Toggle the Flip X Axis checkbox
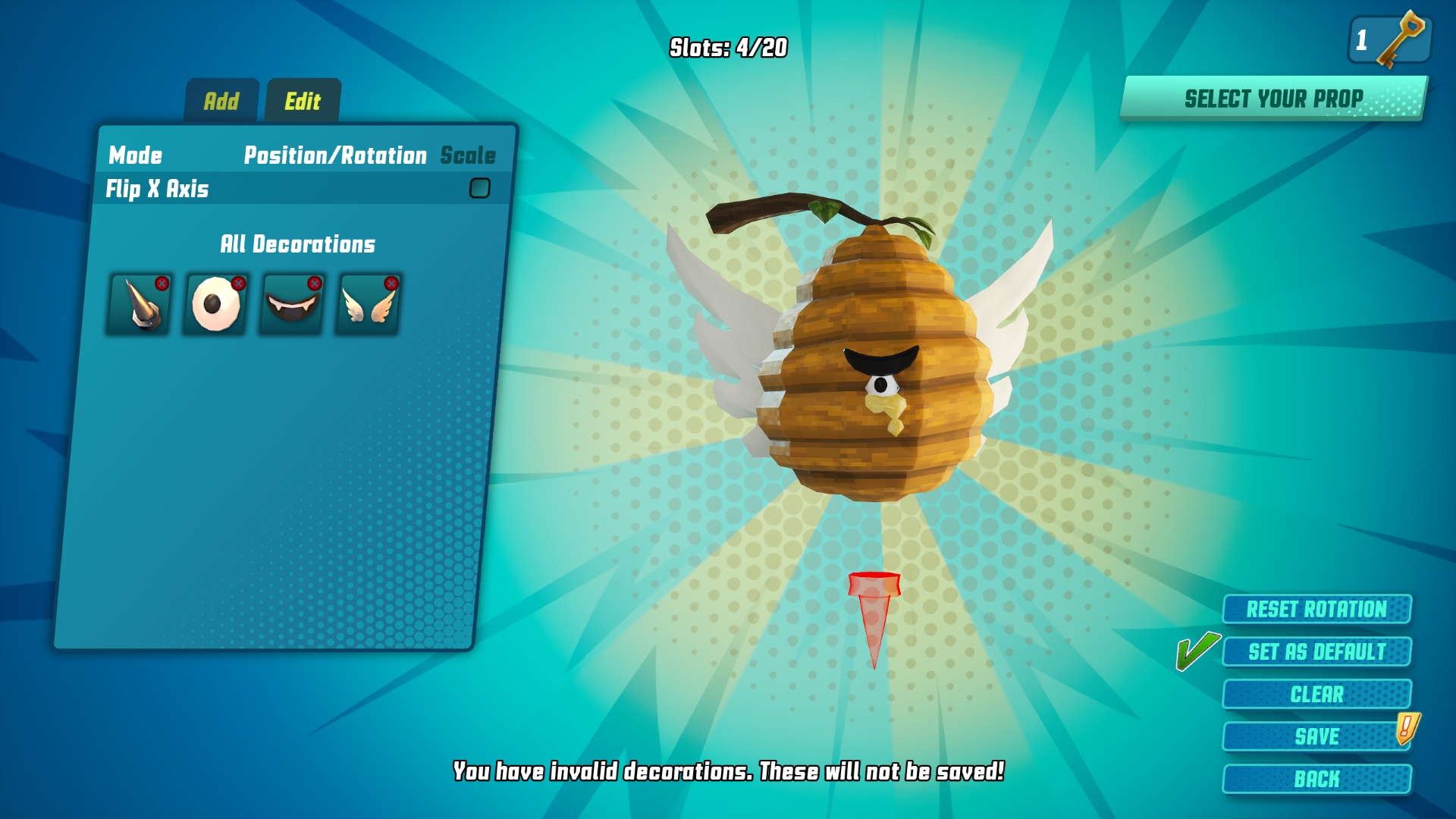This screenshot has height=819, width=1456. coord(480,188)
